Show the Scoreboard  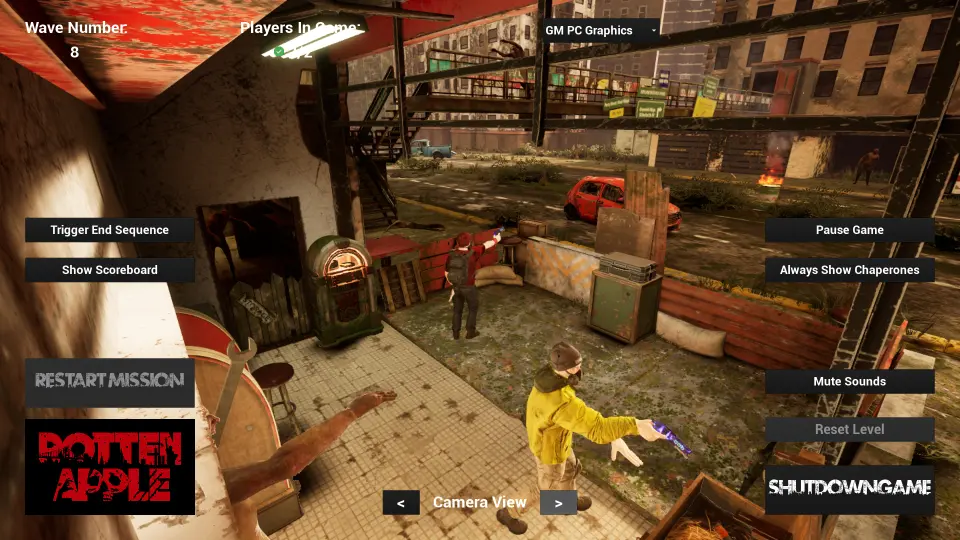click(x=110, y=270)
